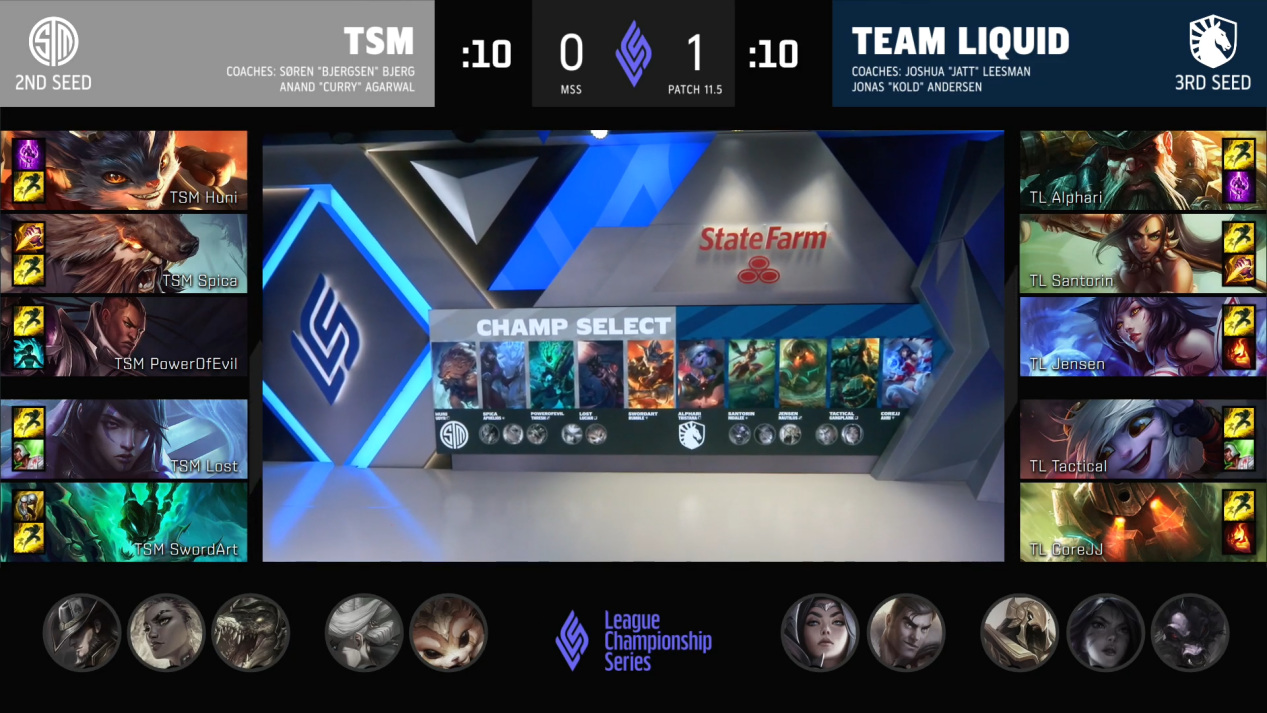Image resolution: width=1267 pixels, height=713 pixels.
Task: Click the banned Azir portrait
Action: pyautogui.click(x=1020, y=633)
